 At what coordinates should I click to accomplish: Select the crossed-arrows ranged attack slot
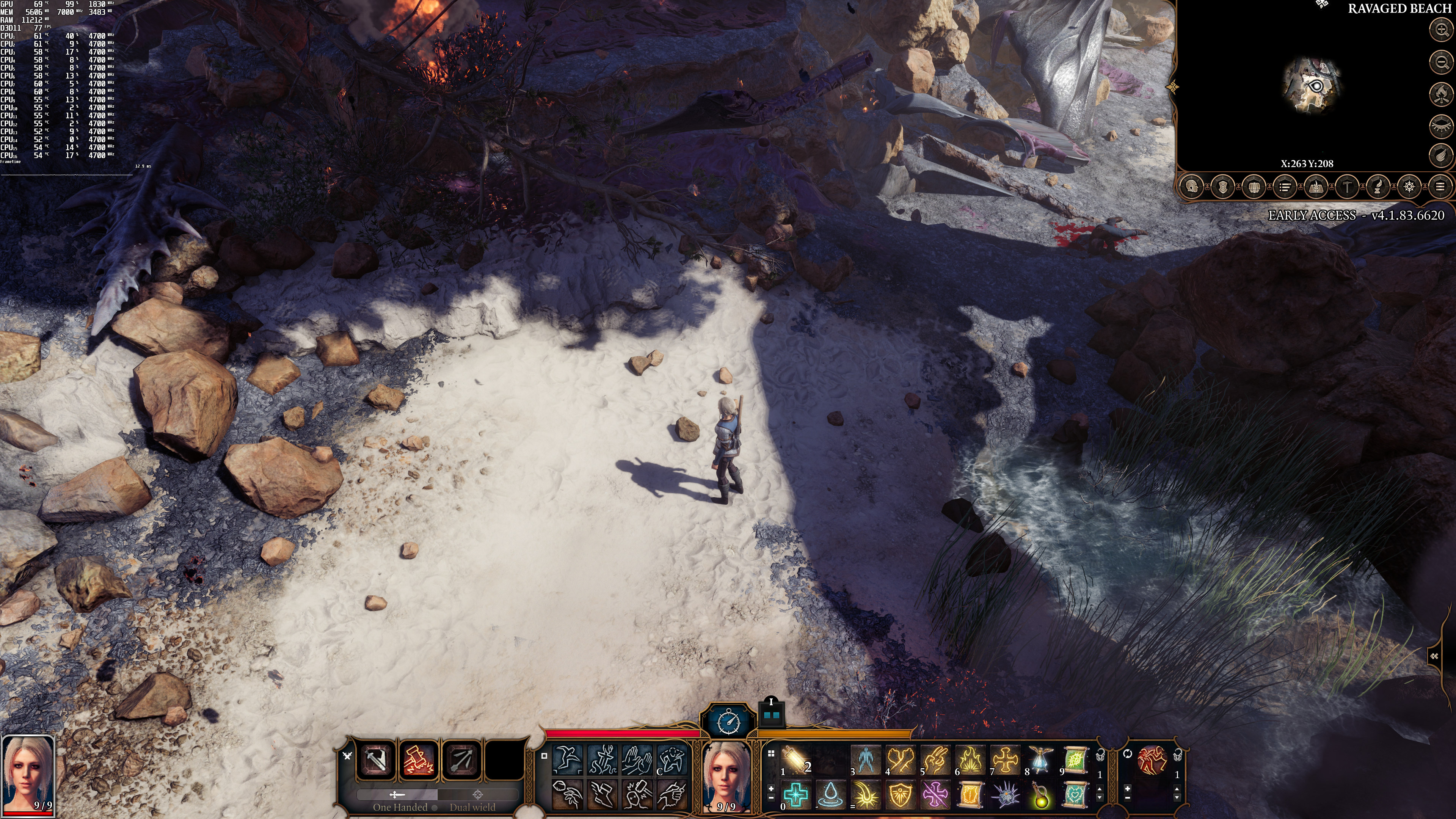(462, 759)
